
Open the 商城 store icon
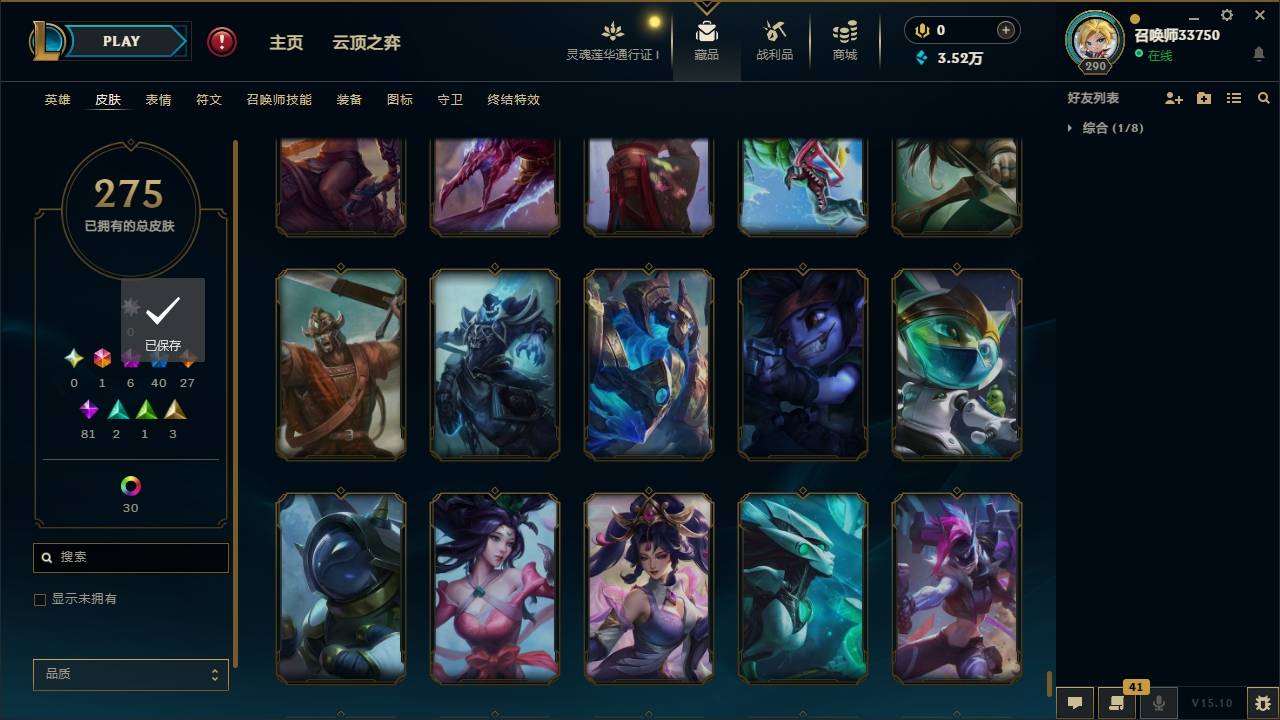tap(843, 40)
